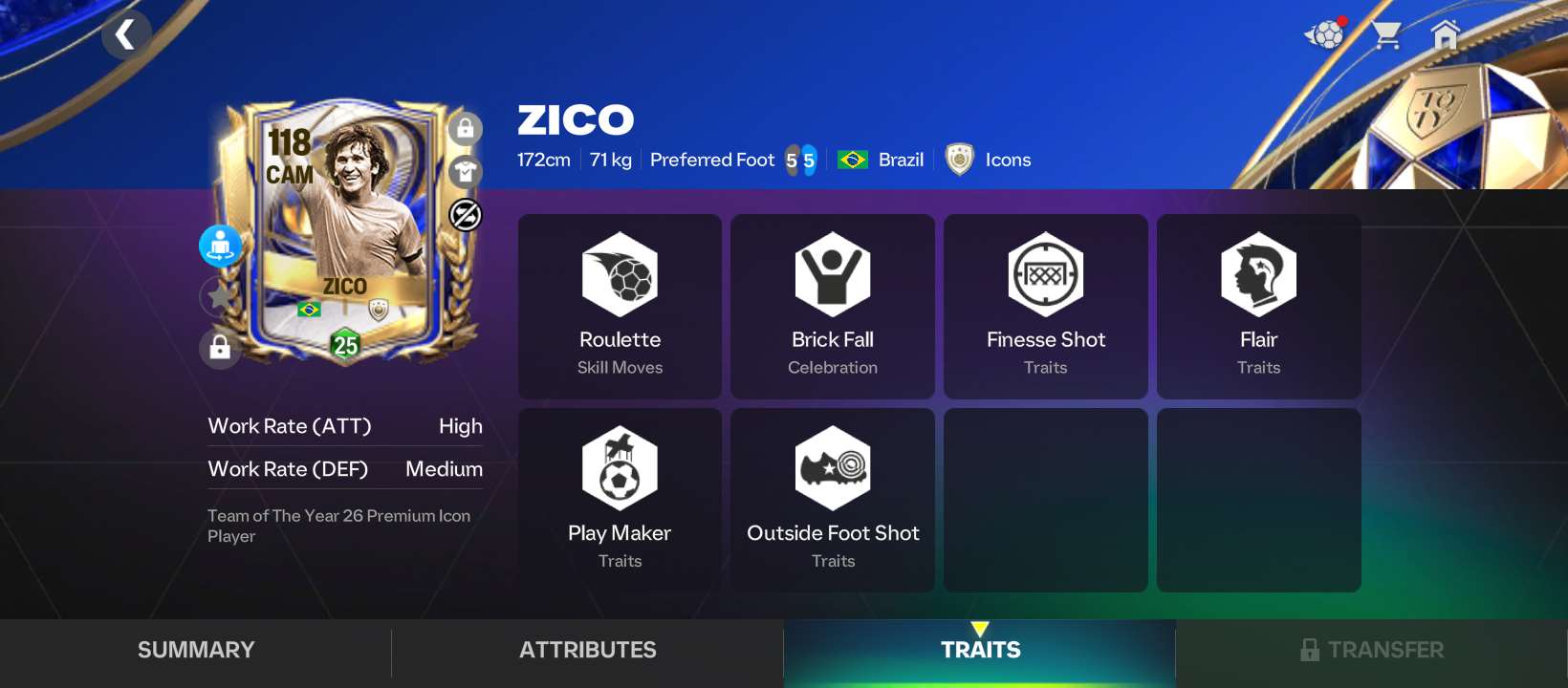Favorite Zico using the star icon
Viewport: 1568px width, 688px height.
tap(220, 296)
